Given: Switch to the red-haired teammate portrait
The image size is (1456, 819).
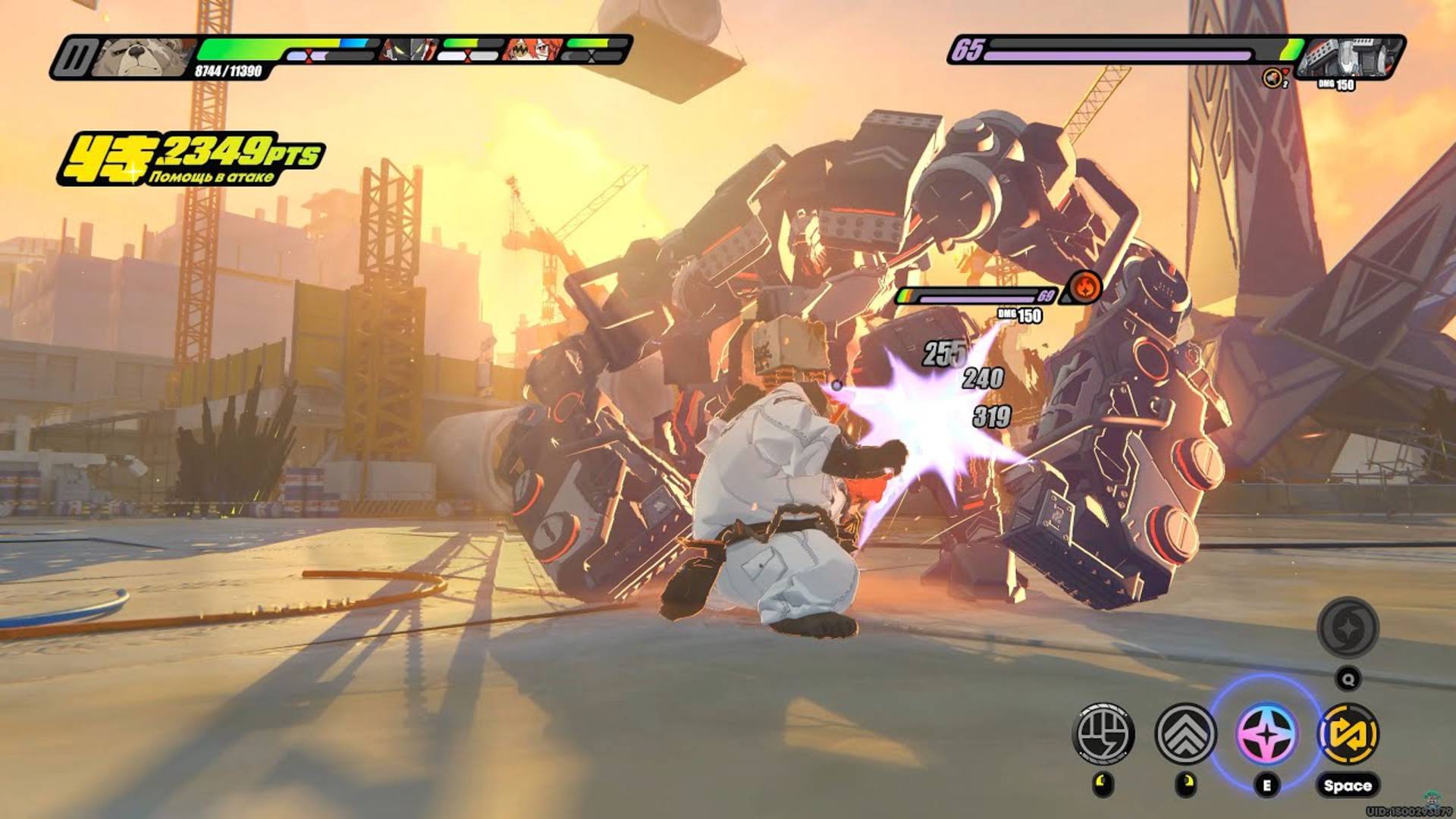Looking at the screenshot, I should tap(534, 50).
